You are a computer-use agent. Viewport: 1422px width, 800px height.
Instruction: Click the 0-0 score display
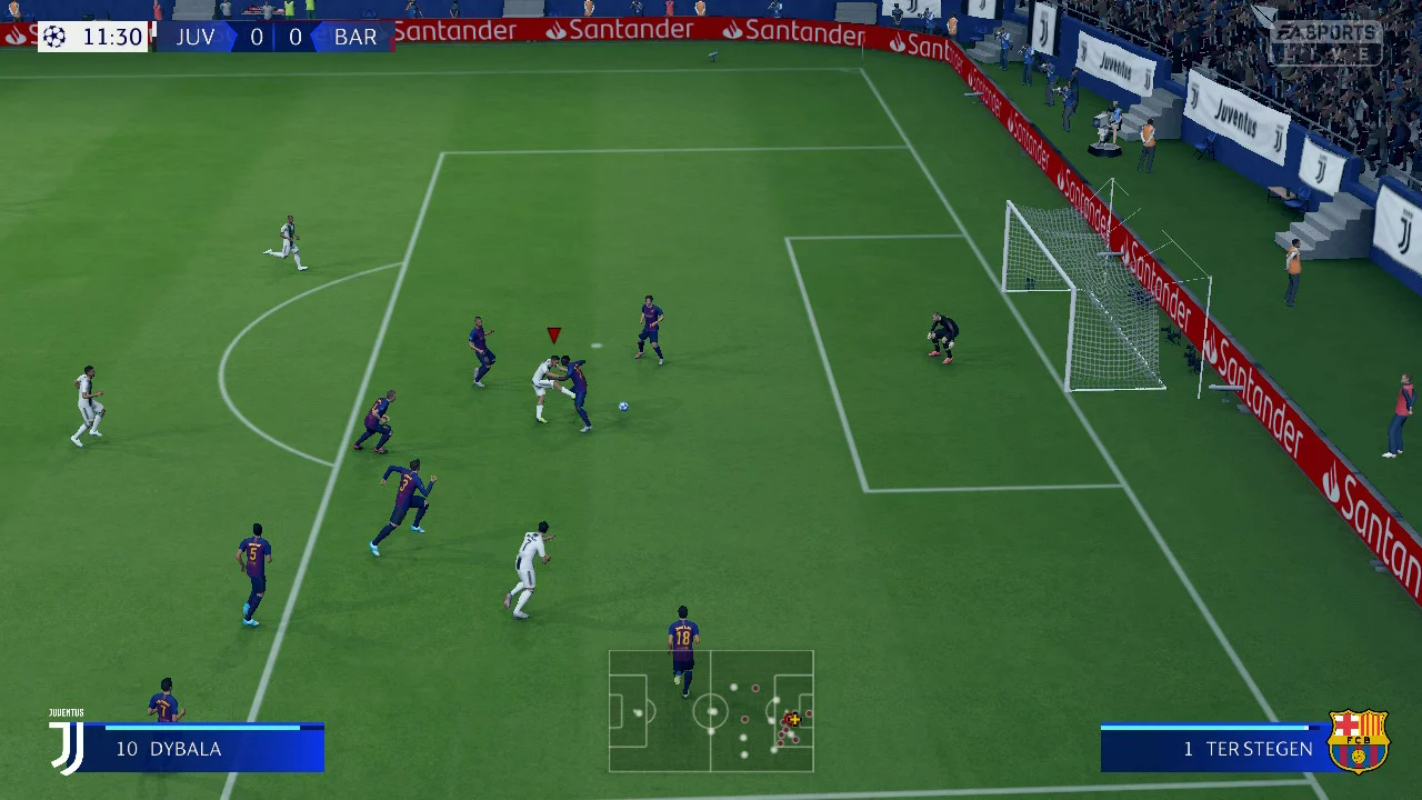(277, 36)
